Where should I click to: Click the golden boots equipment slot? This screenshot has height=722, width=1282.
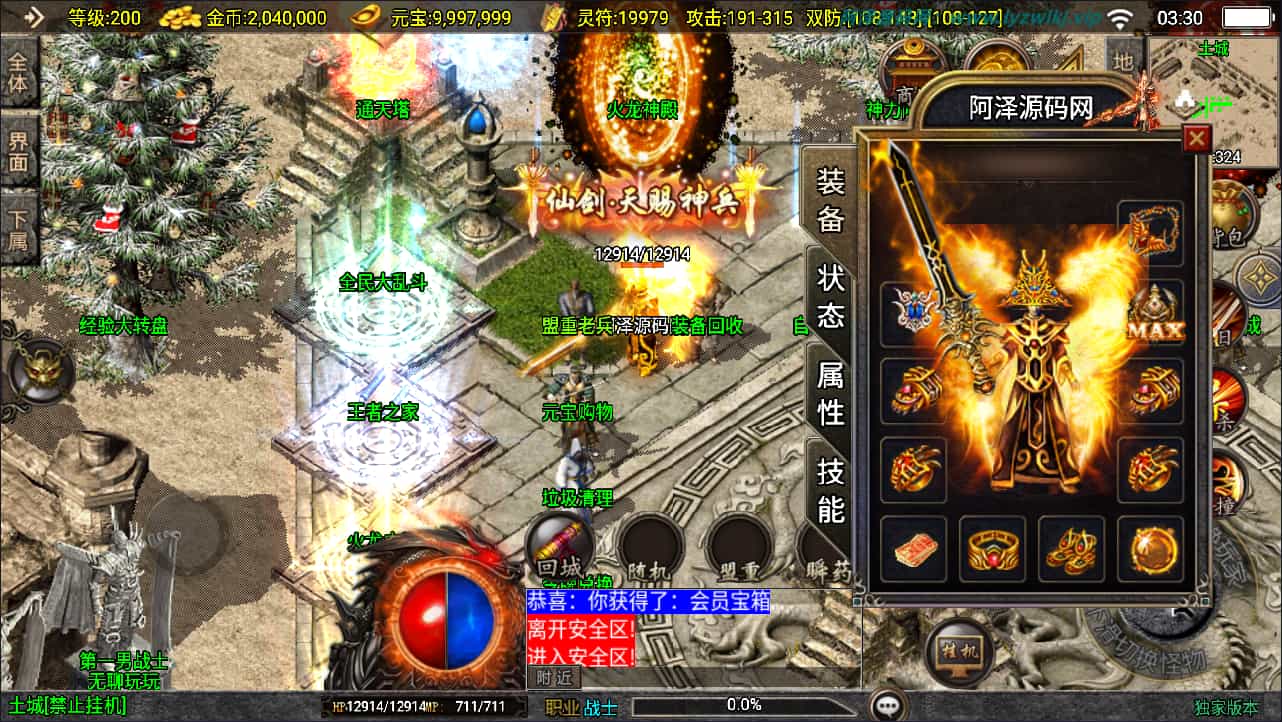(x=1071, y=549)
